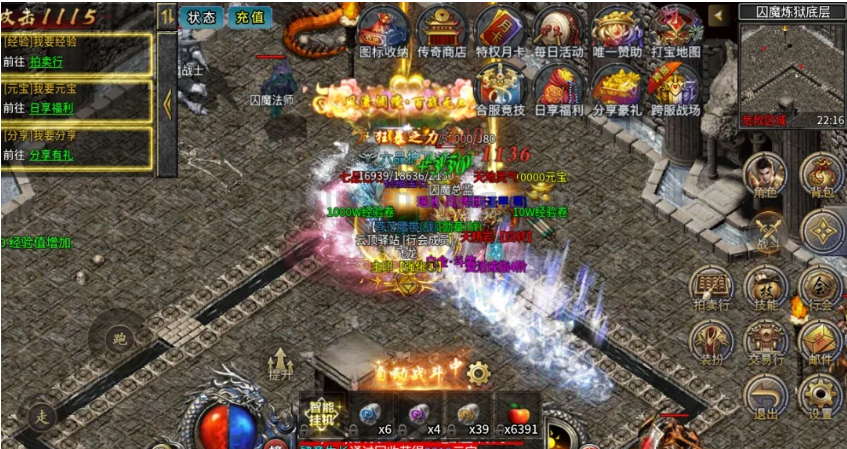Open the 邮件 mail button
Screen dimensions: 847x449
tap(821, 342)
